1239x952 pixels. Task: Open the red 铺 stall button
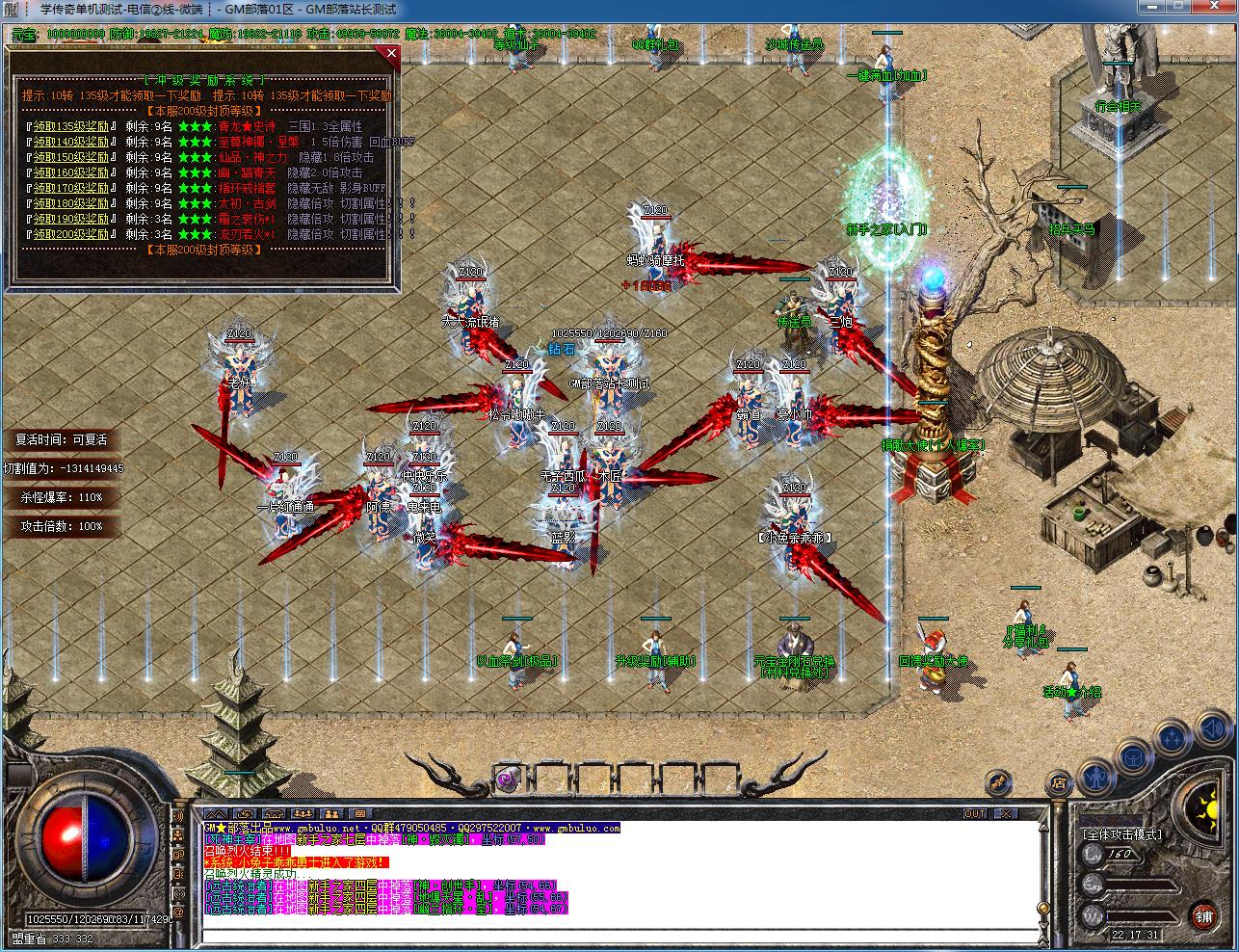[1202, 914]
